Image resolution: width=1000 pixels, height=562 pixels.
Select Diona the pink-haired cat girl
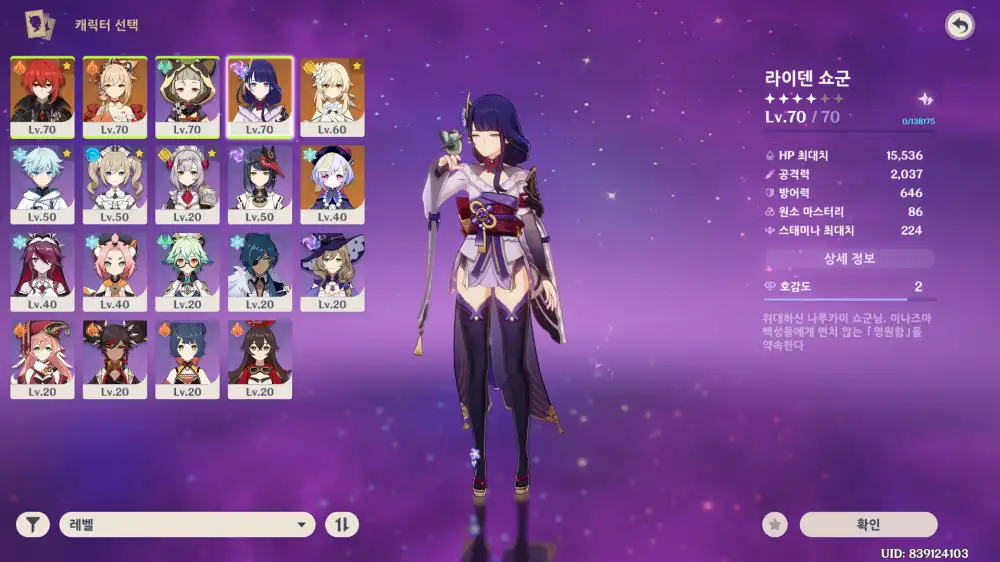pyautogui.click(x=115, y=272)
